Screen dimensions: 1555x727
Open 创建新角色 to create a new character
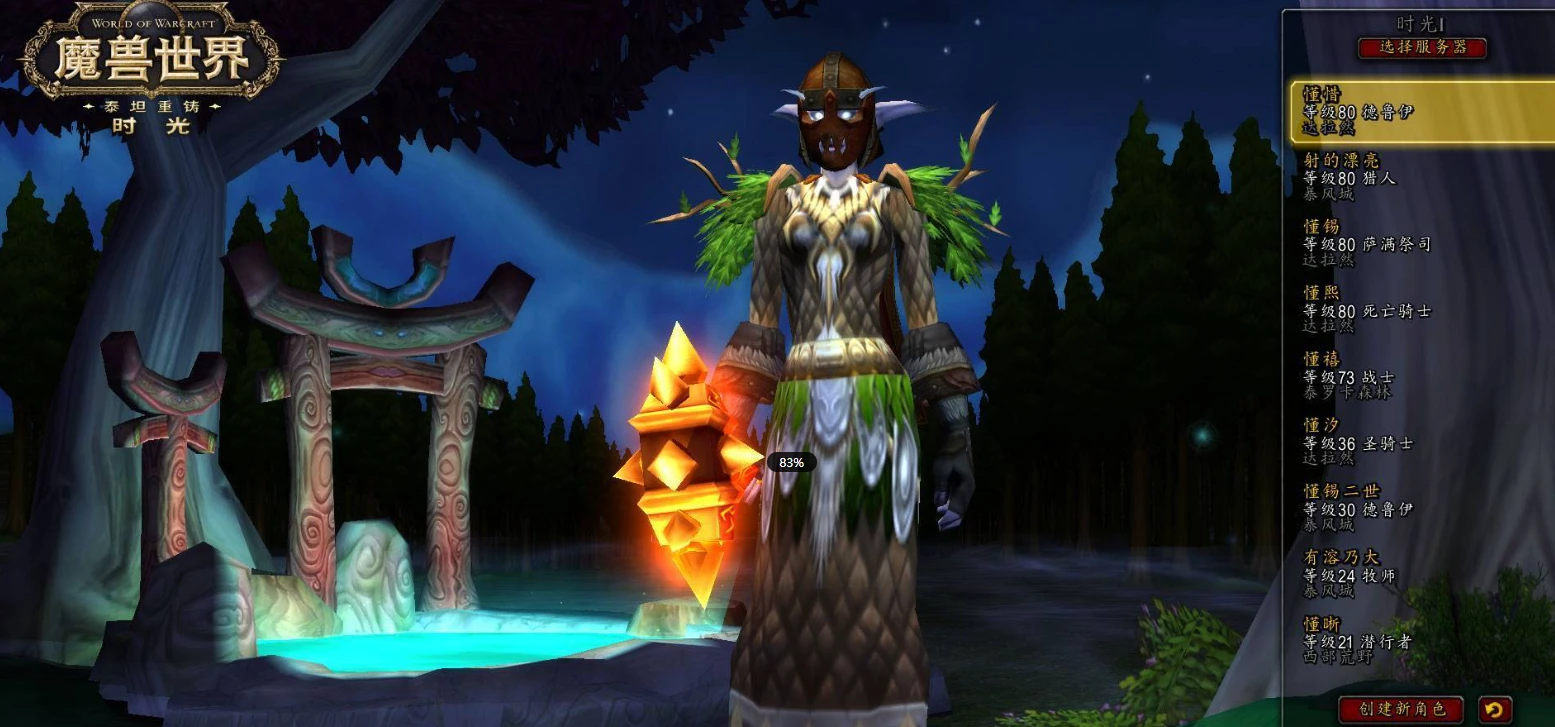tap(1401, 709)
